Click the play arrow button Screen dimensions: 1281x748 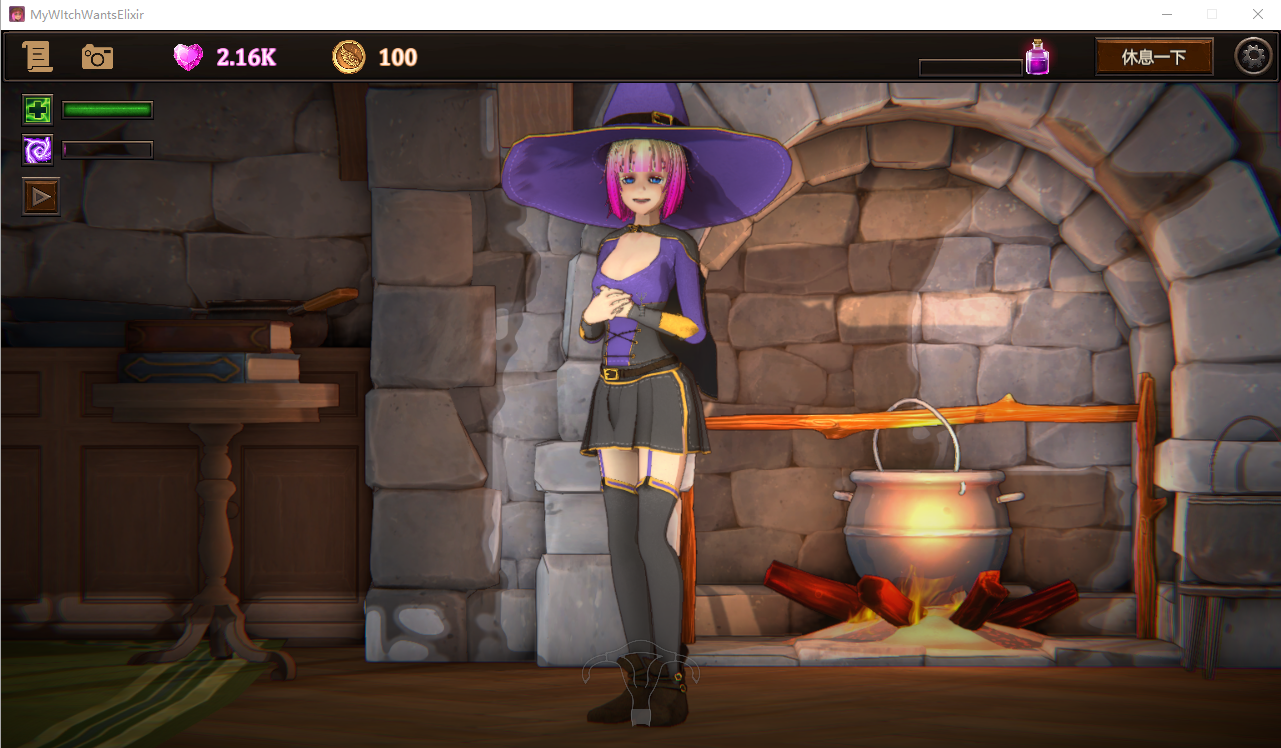coord(41,196)
